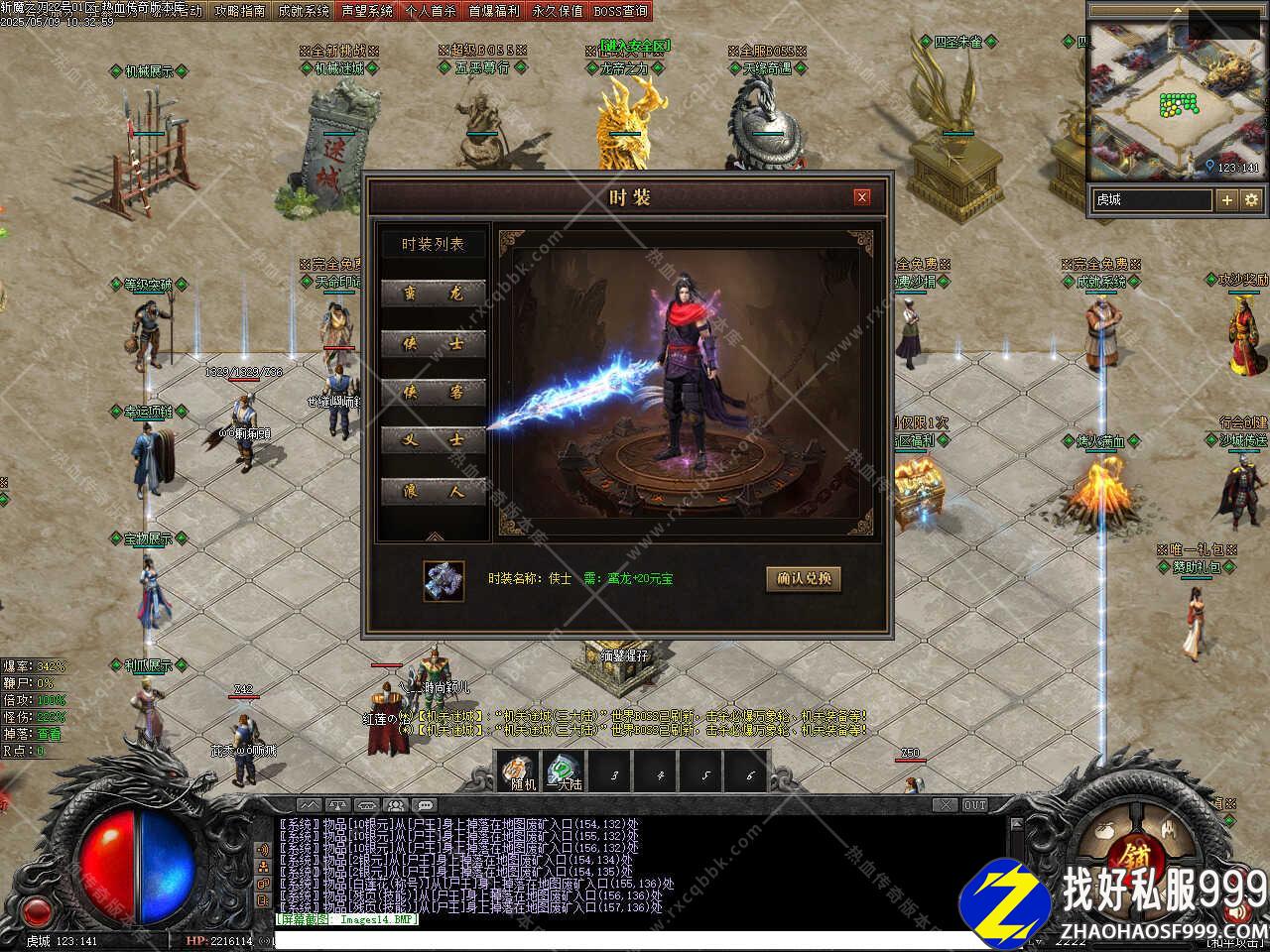
Task: Select the 浪人 costume entry
Action: [433, 492]
